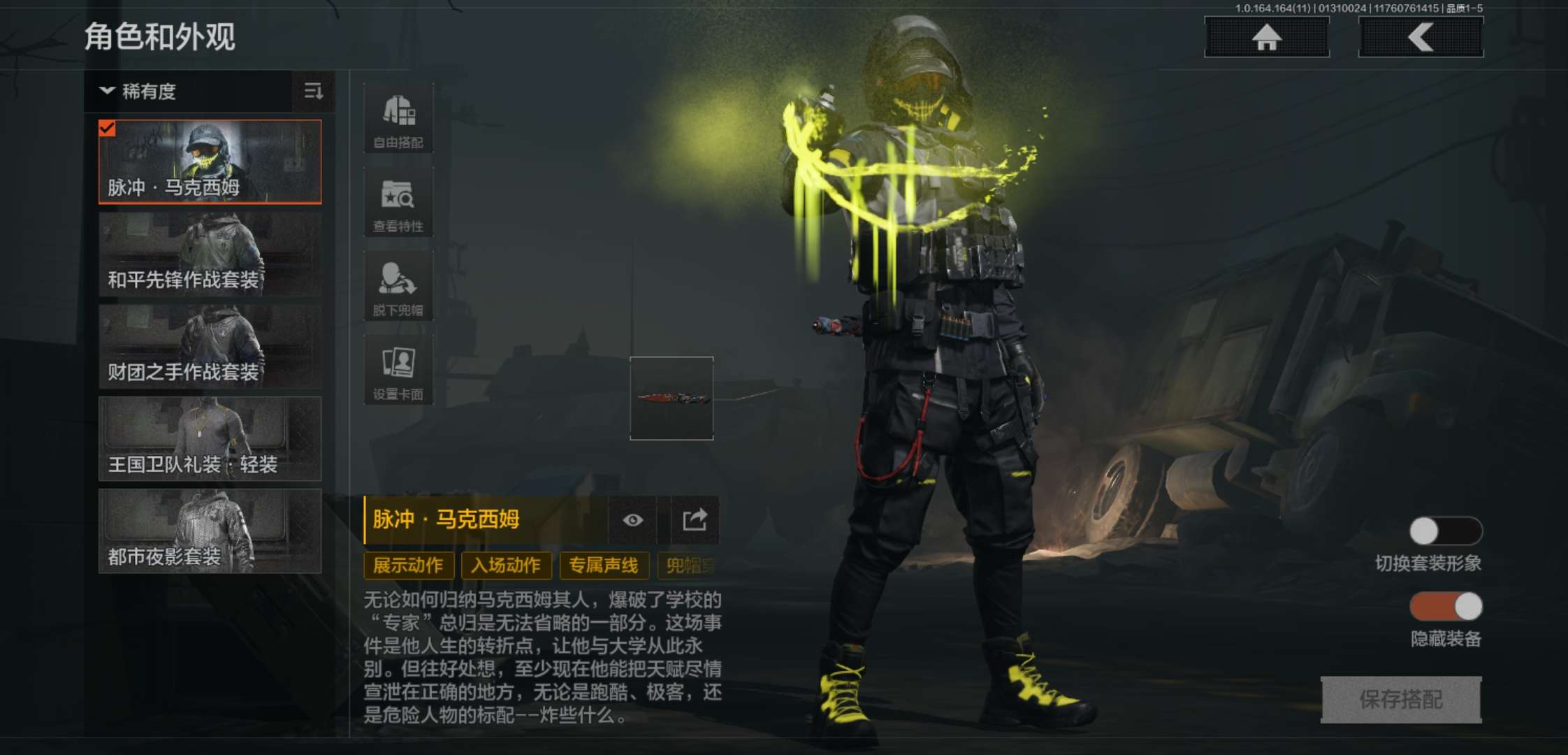This screenshot has width=1568, height=755.
Task: Click the back arrow at top right
Action: (x=1420, y=38)
